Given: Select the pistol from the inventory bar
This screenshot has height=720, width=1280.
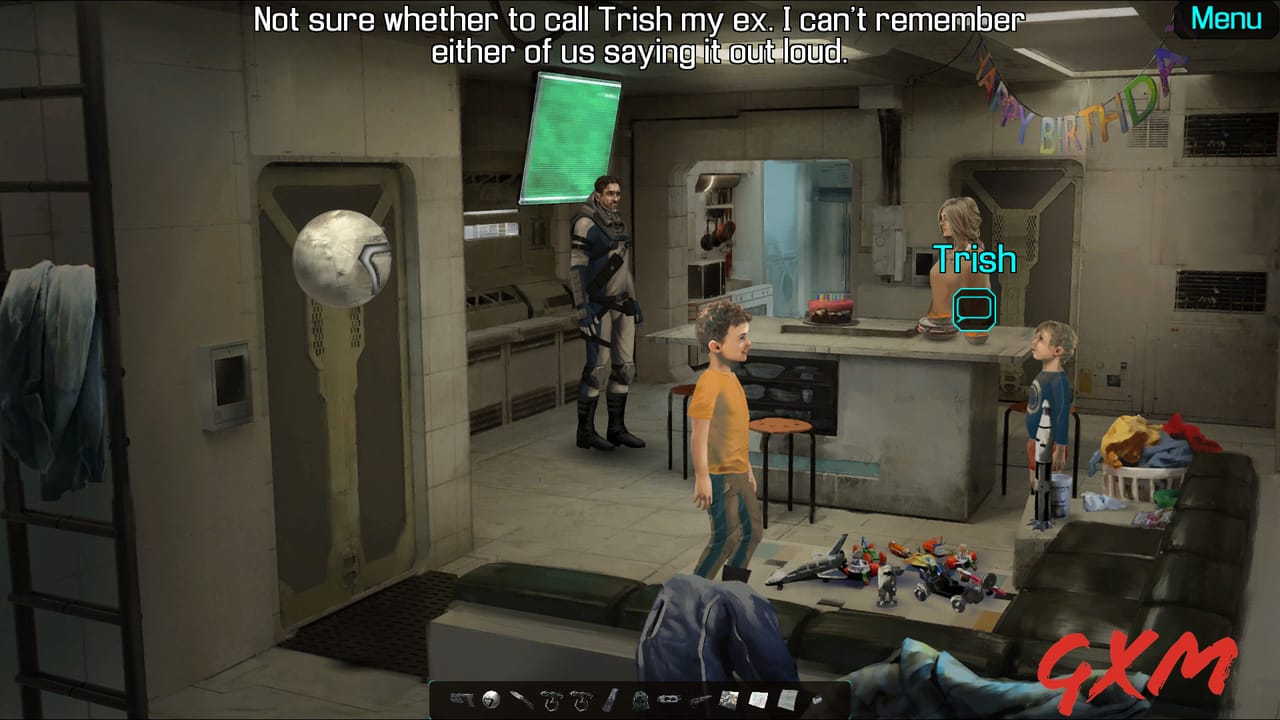Looking at the screenshot, I should click(461, 700).
